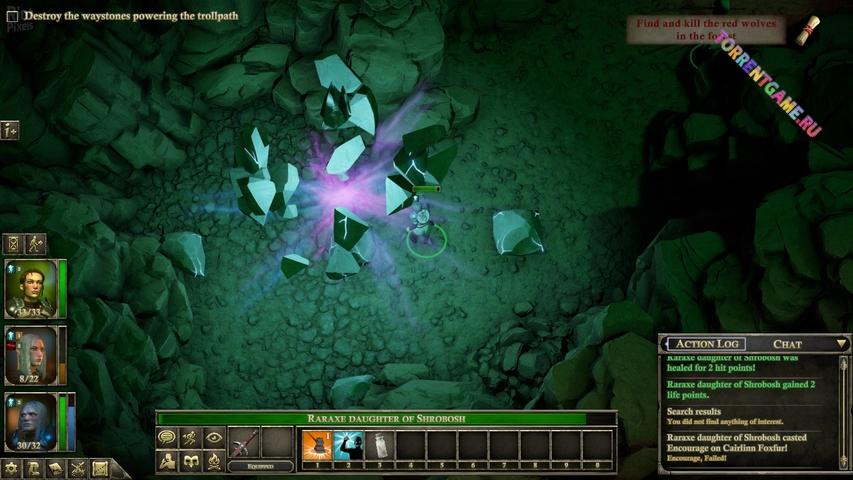Use the orange anvil ability in slot 1
The image size is (853, 480).
click(x=317, y=444)
